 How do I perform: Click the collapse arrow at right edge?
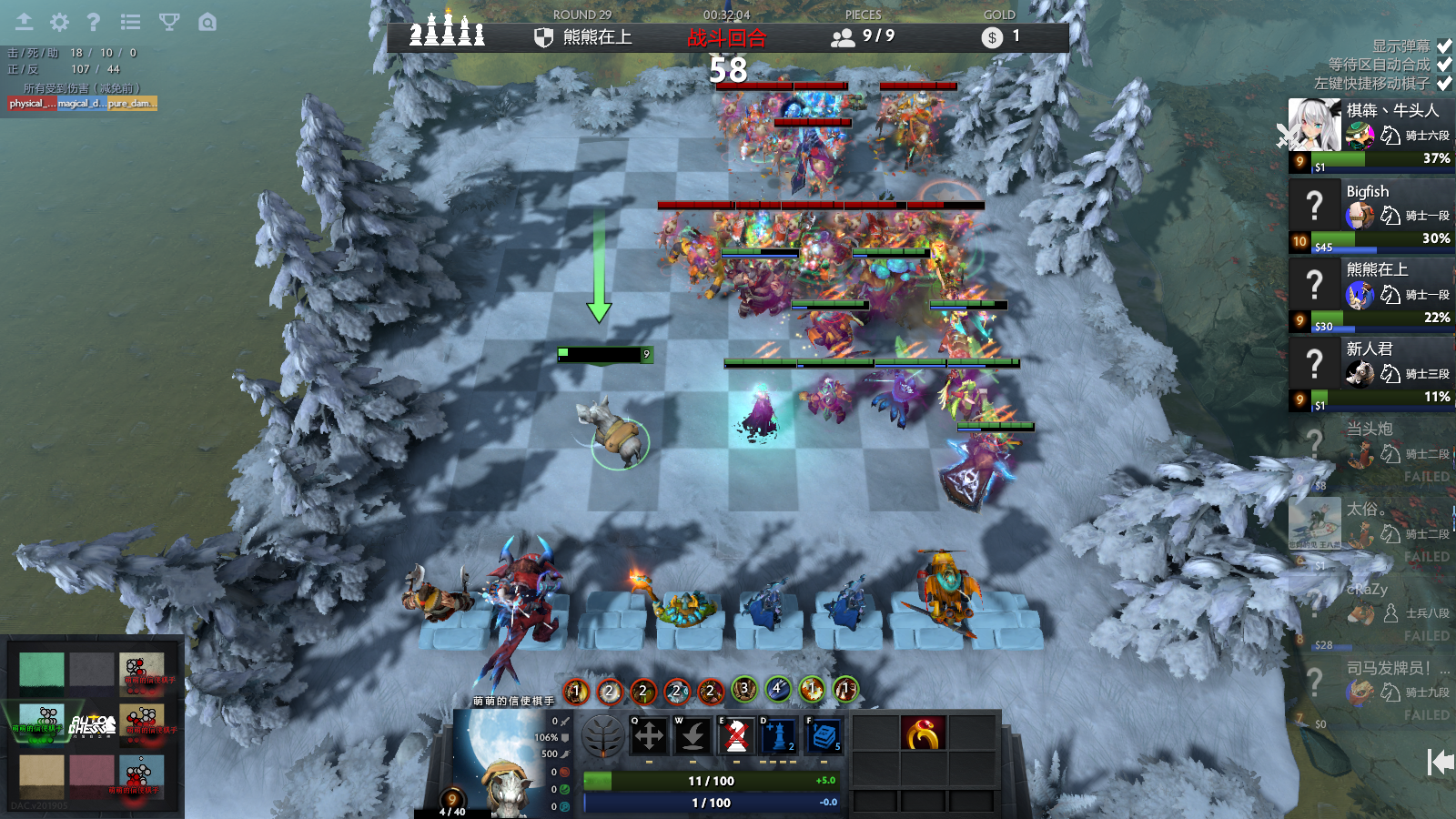(1440, 762)
